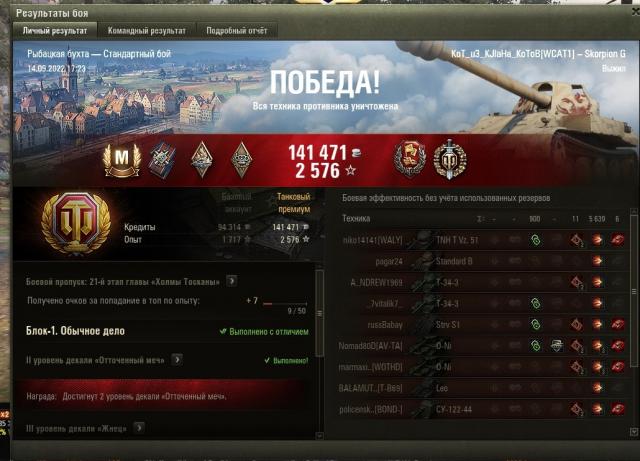Expand «Отточенный меч» level II decal details
Screen dimensions: 640x461
(x=177, y=359)
